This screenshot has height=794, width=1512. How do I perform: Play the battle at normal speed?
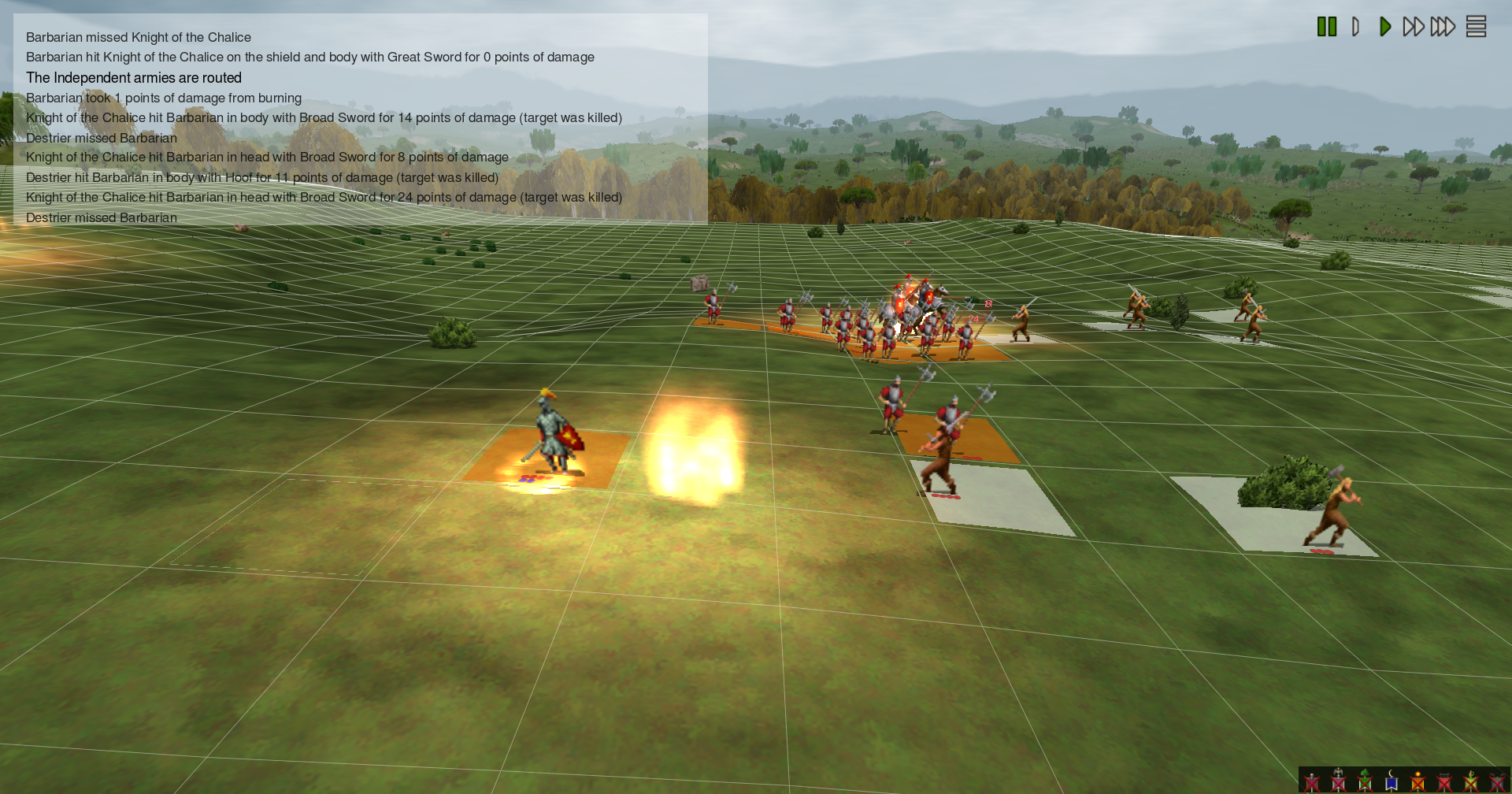[x=1385, y=27]
